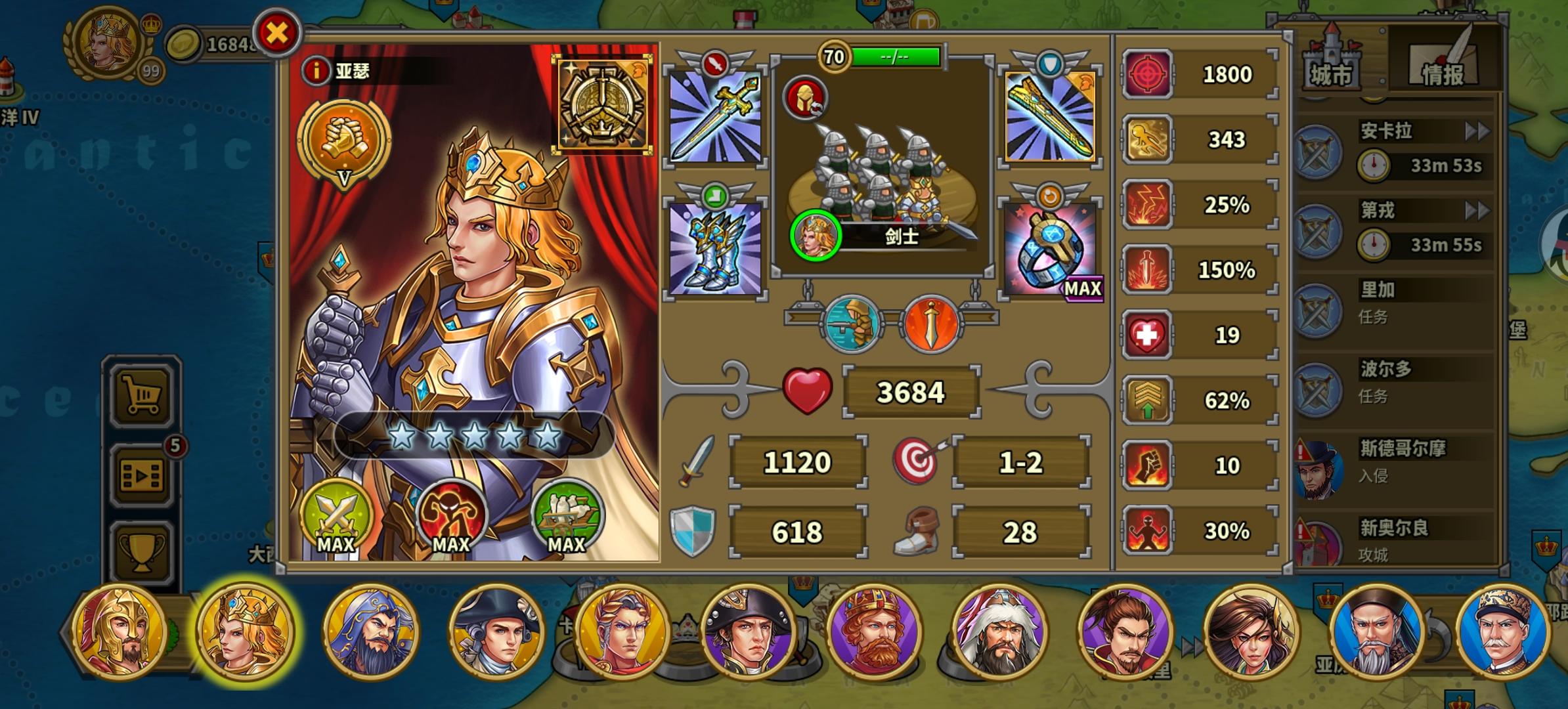Image resolution: width=1568 pixels, height=709 pixels.
Task: Switch to the 情报 tab
Action: [1442, 69]
